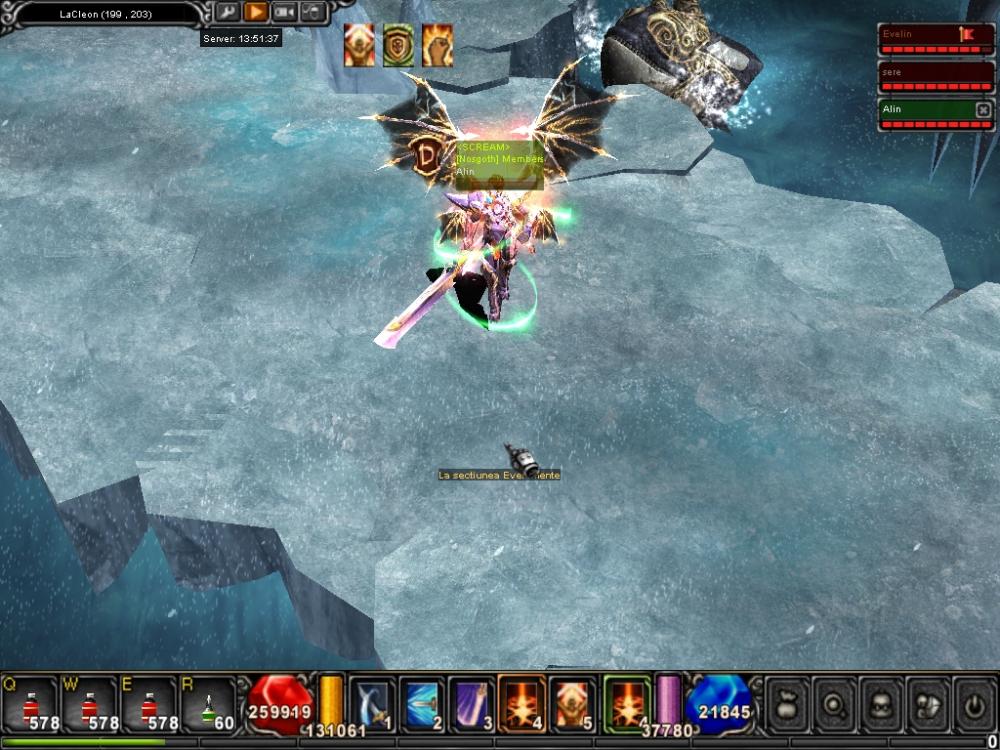Activate the purple arm skill 3

pos(472,703)
